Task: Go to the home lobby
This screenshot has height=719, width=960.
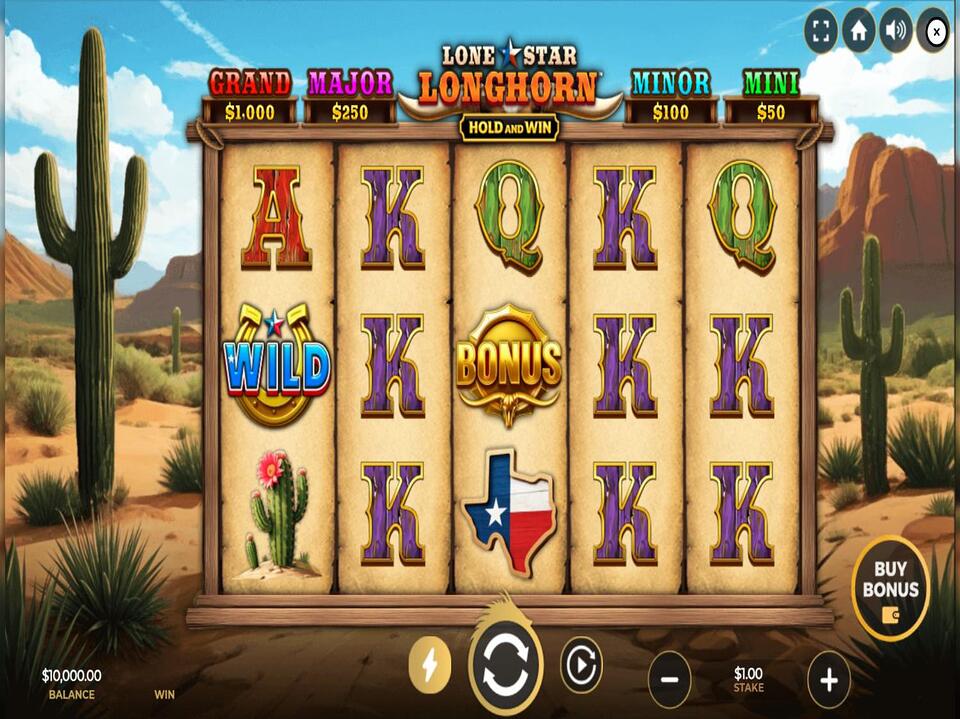Action: tap(858, 31)
